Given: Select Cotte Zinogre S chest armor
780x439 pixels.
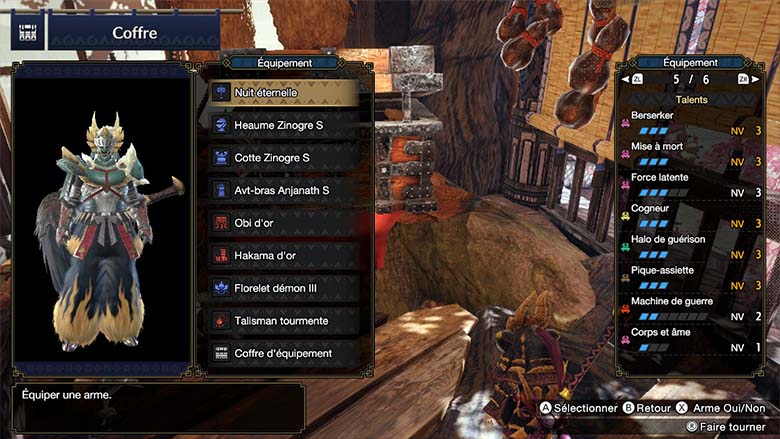Looking at the screenshot, I should coord(285,158).
